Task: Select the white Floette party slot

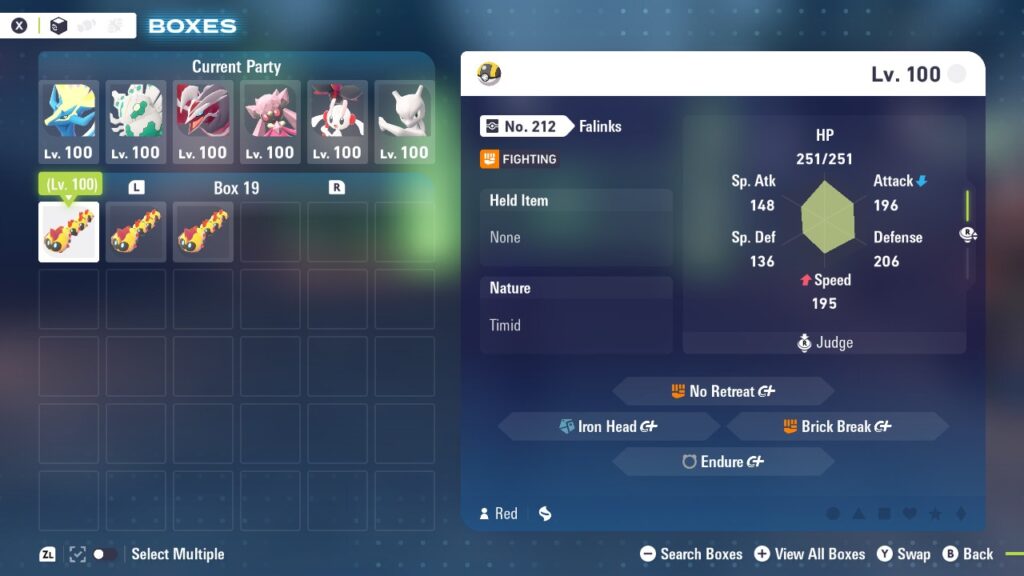Action: [337, 122]
